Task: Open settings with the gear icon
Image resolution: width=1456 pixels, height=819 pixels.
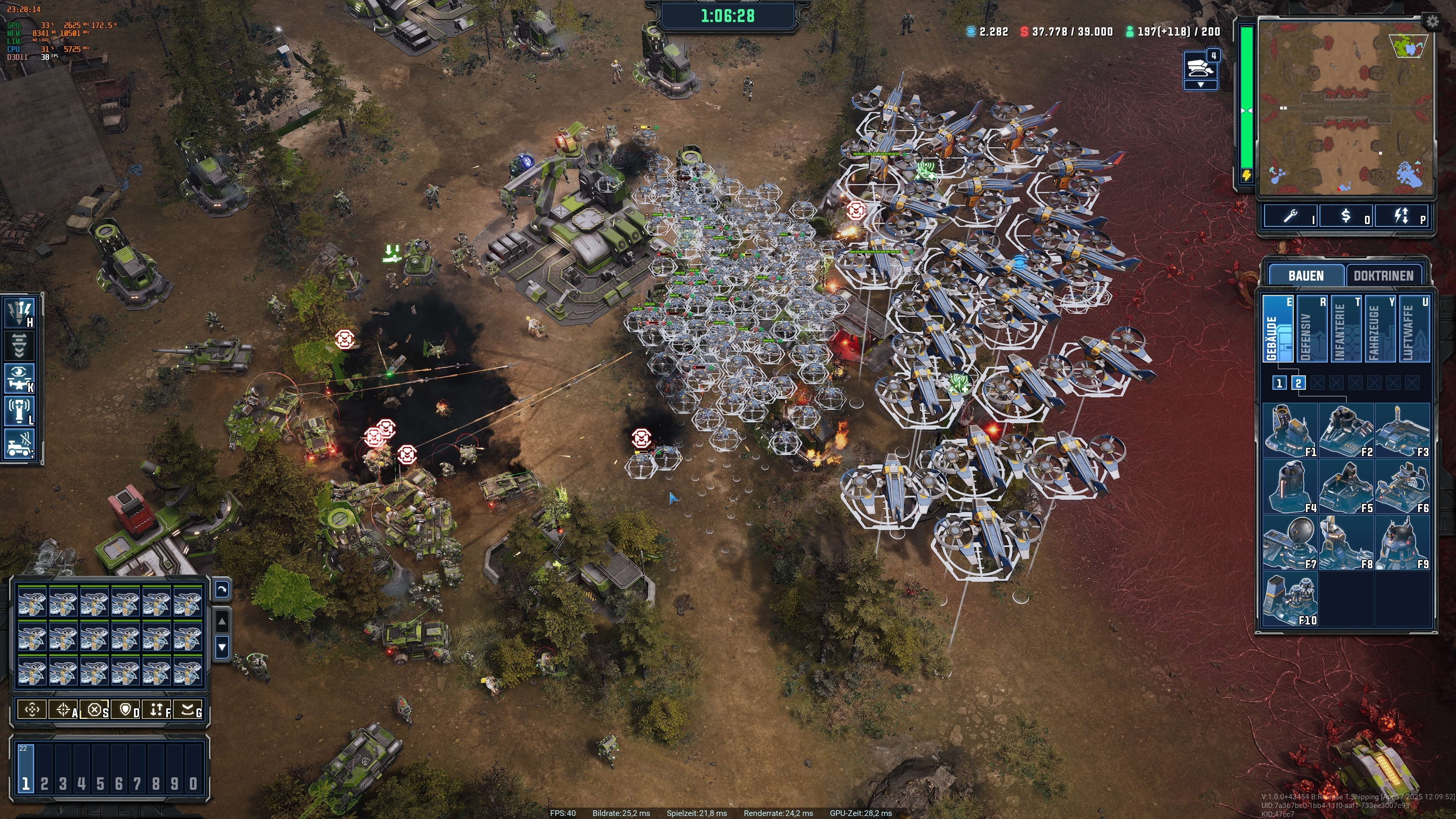Action: (x=1432, y=22)
